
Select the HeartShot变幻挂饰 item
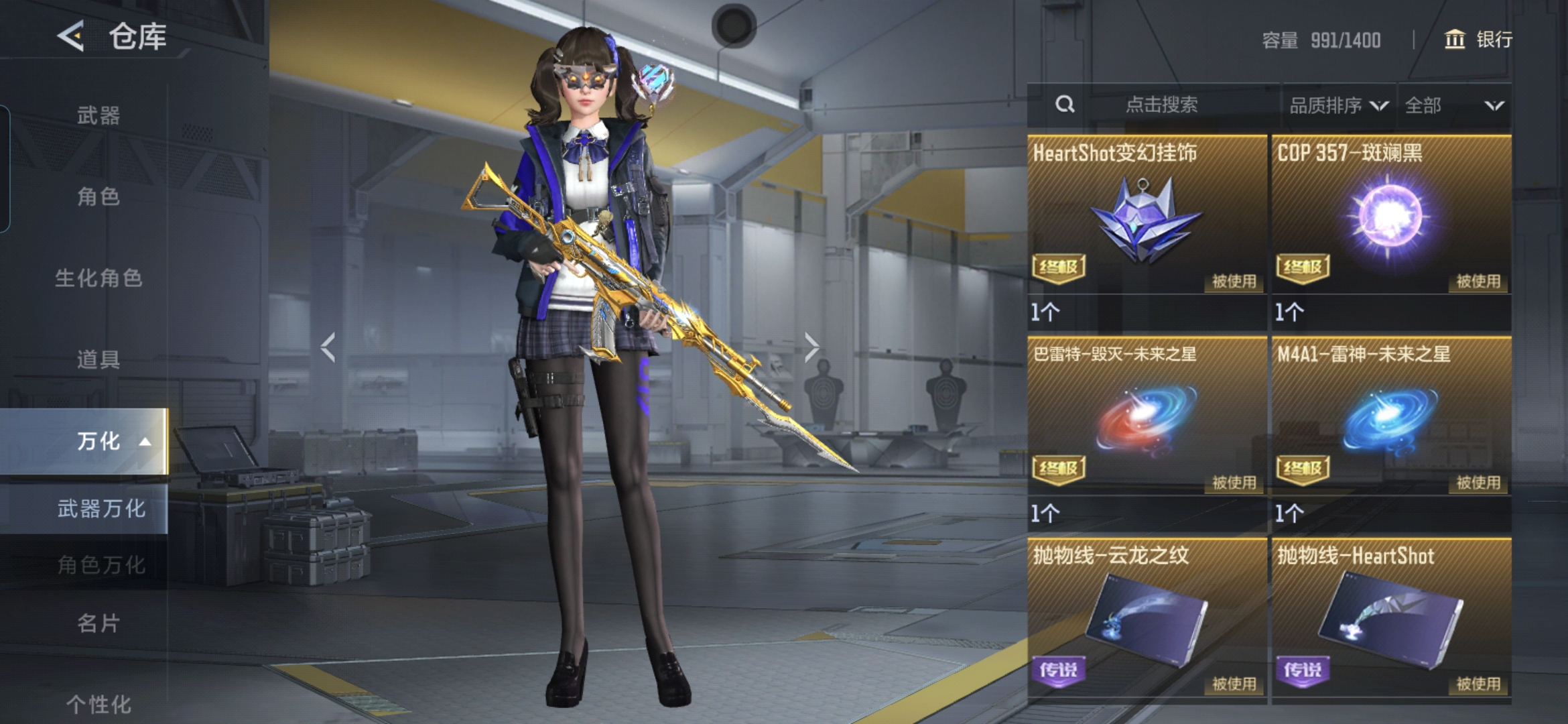click(1147, 215)
